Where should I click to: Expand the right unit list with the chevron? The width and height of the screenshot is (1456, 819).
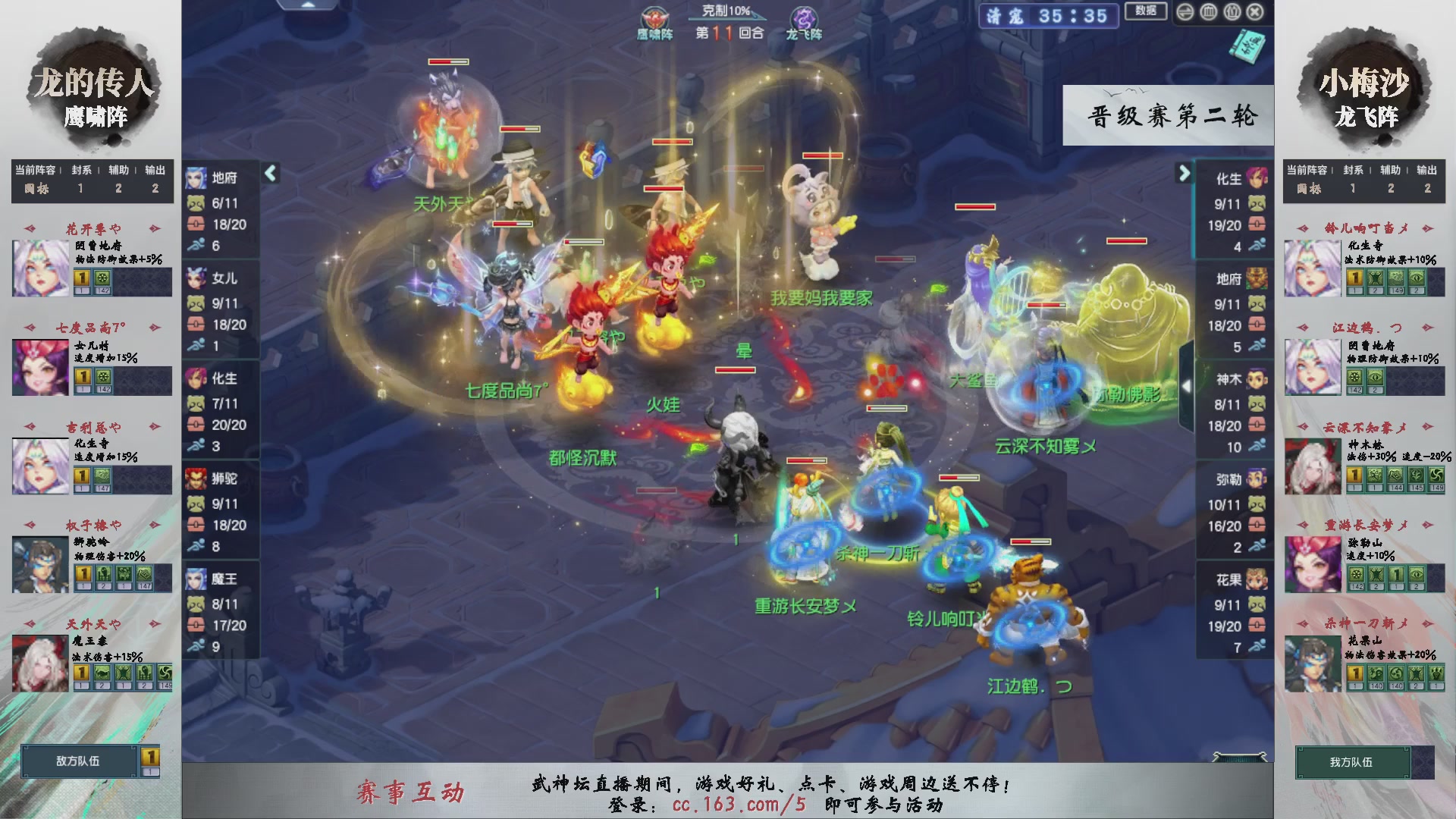pyautogui.click(x=1184, y=174)
